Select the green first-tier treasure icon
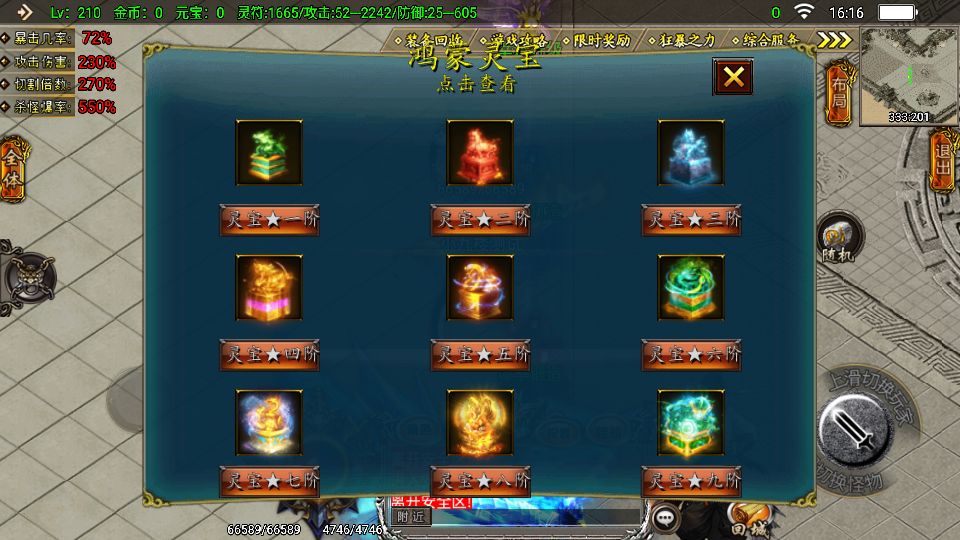Image resolution: width=960 pixels, height=540 pixels. click(x=269, y=153)
